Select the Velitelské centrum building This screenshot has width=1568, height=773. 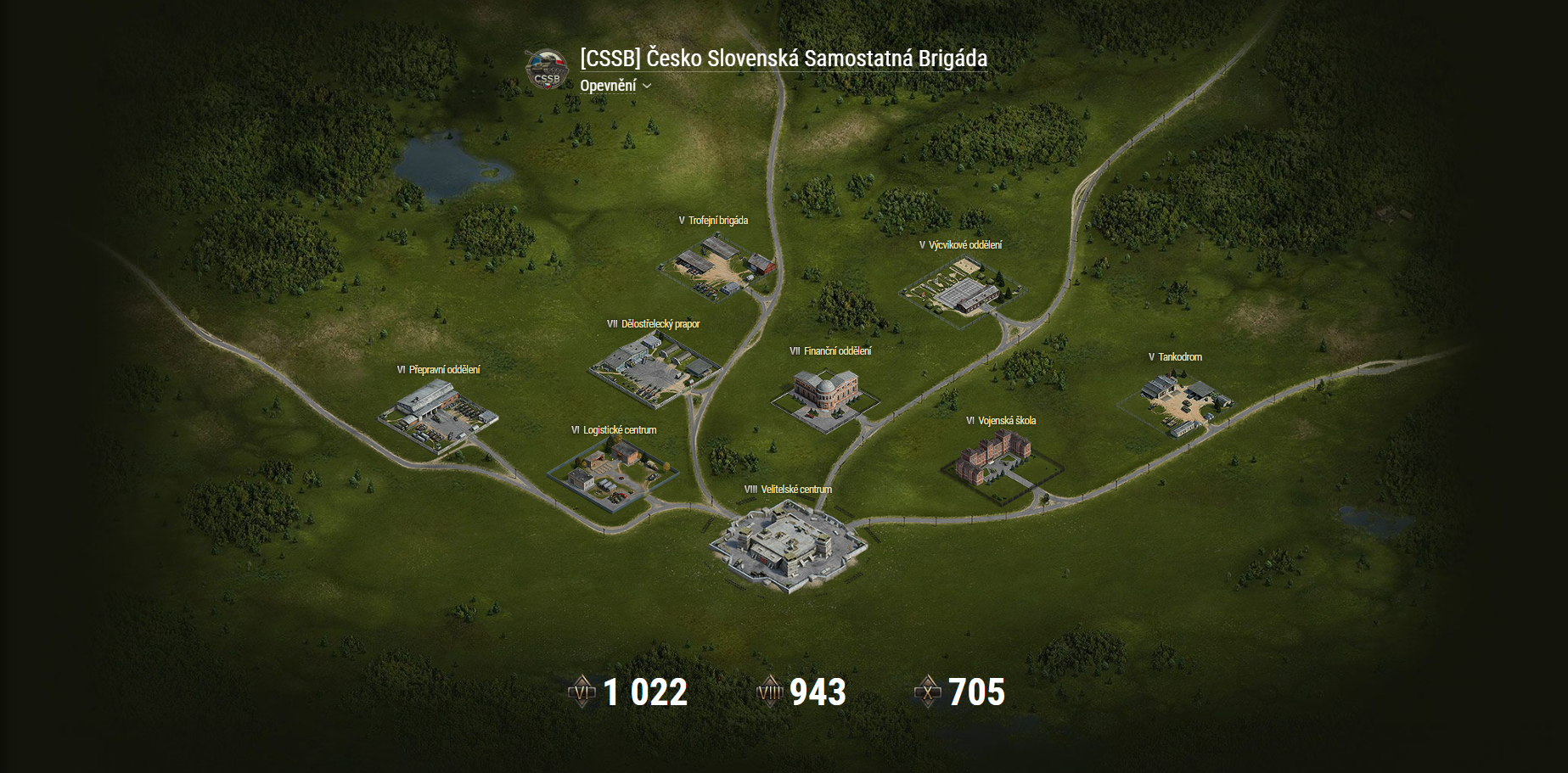pos(788,546)
